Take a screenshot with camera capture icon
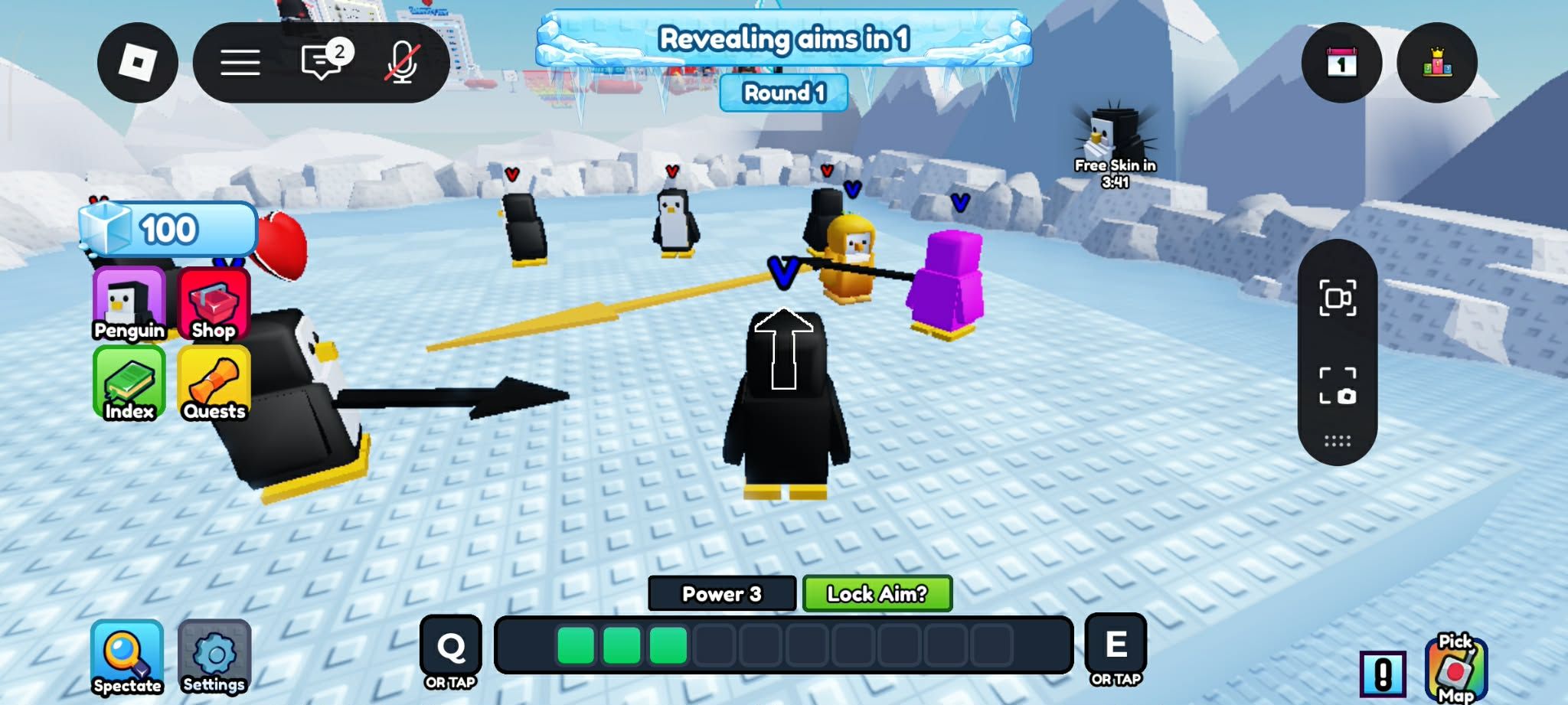 tap(1338, 385)
